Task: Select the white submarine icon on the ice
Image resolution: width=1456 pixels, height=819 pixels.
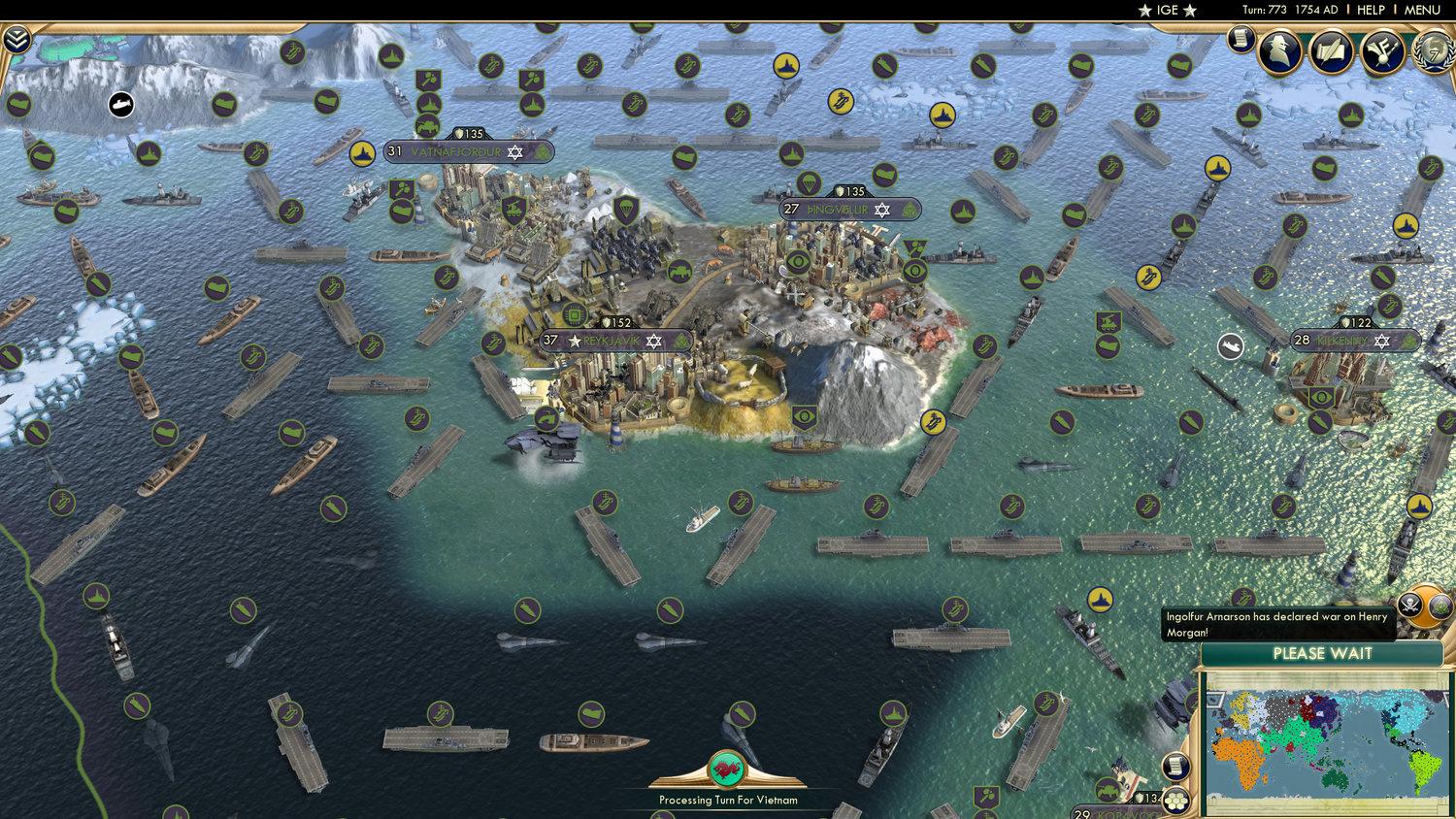Action: coord(119,103)
